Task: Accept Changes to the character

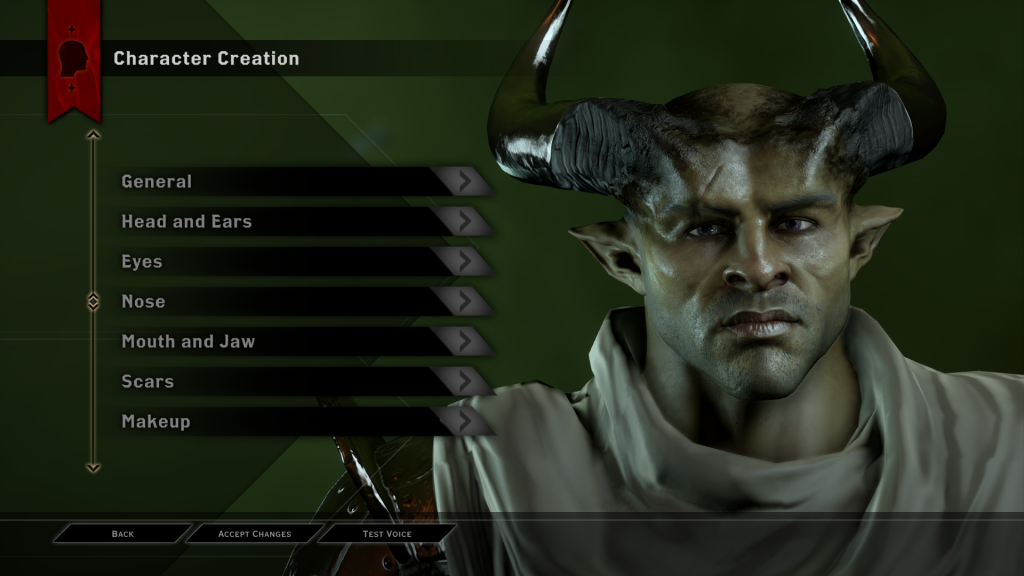Action: [x=254, y=534]
